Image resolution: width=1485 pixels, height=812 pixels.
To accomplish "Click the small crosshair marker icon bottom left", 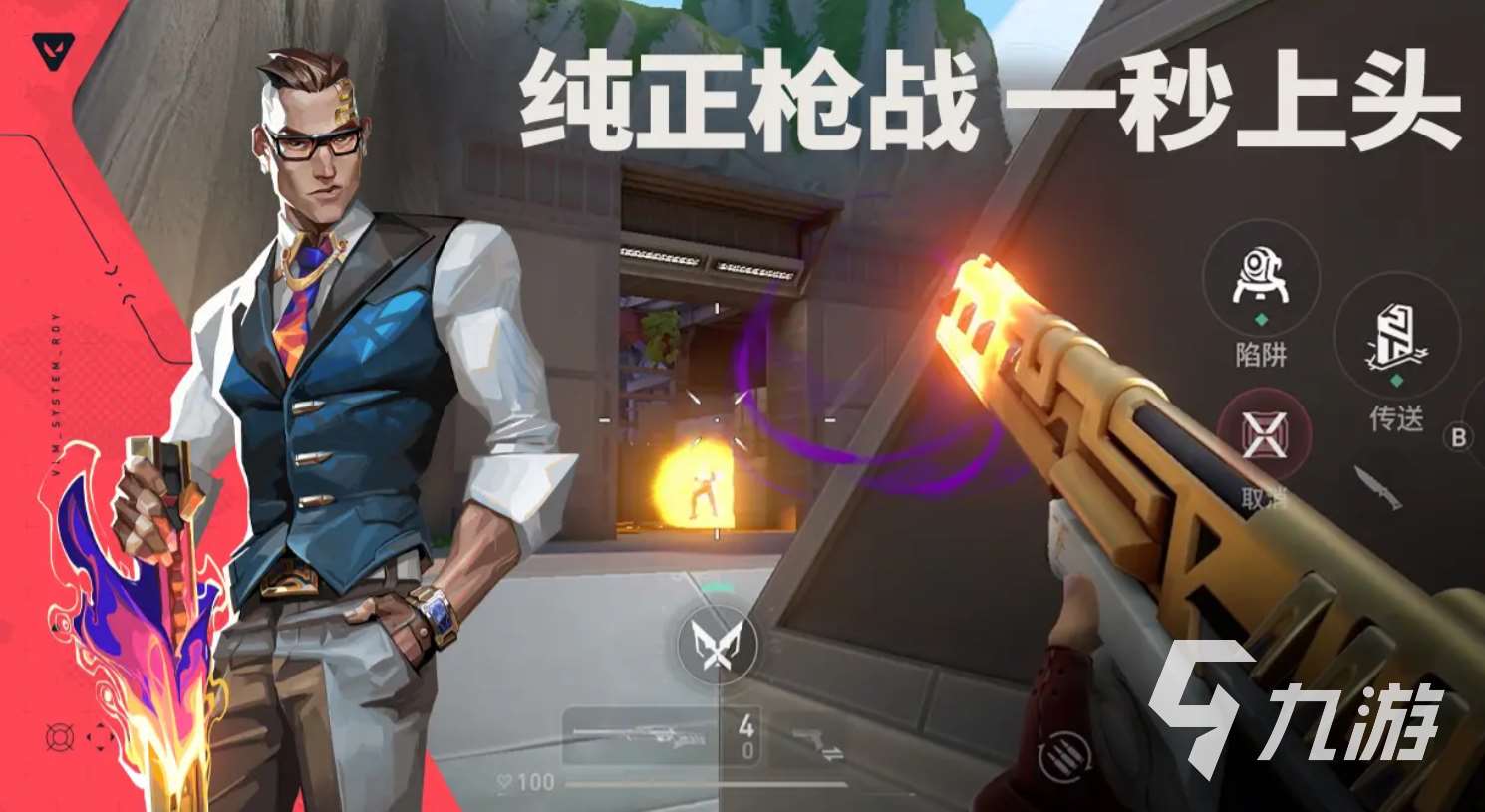I will 100,739.
